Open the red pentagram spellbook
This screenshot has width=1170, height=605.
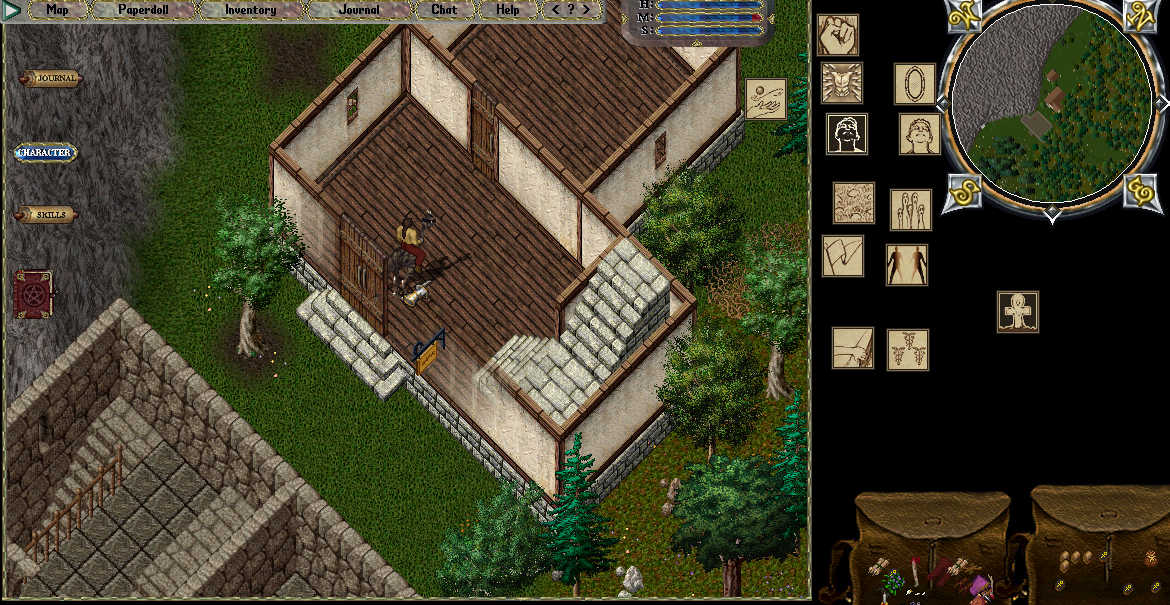click(x=33, y=296)
